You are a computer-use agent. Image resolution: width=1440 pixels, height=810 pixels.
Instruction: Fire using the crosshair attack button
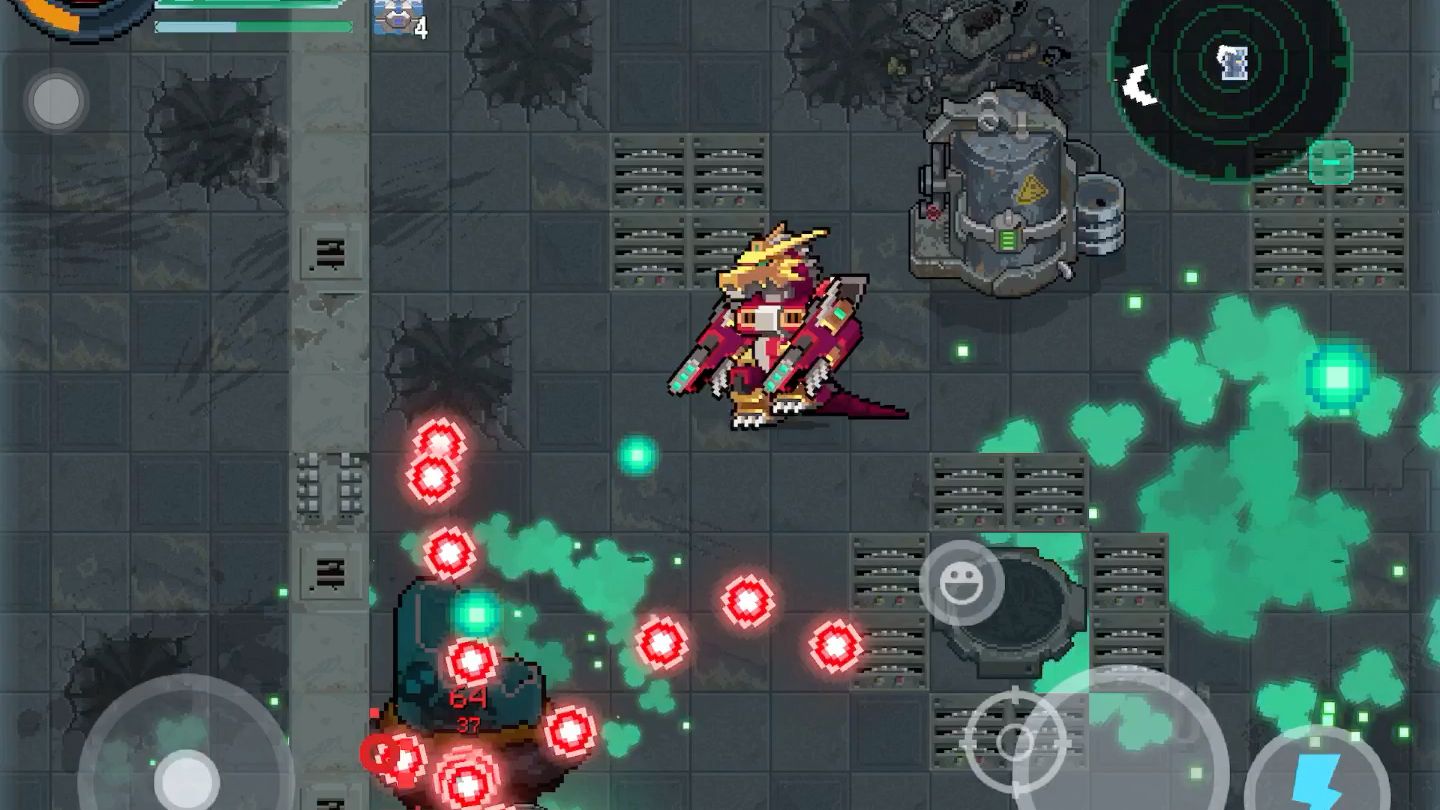(1015, 742)
